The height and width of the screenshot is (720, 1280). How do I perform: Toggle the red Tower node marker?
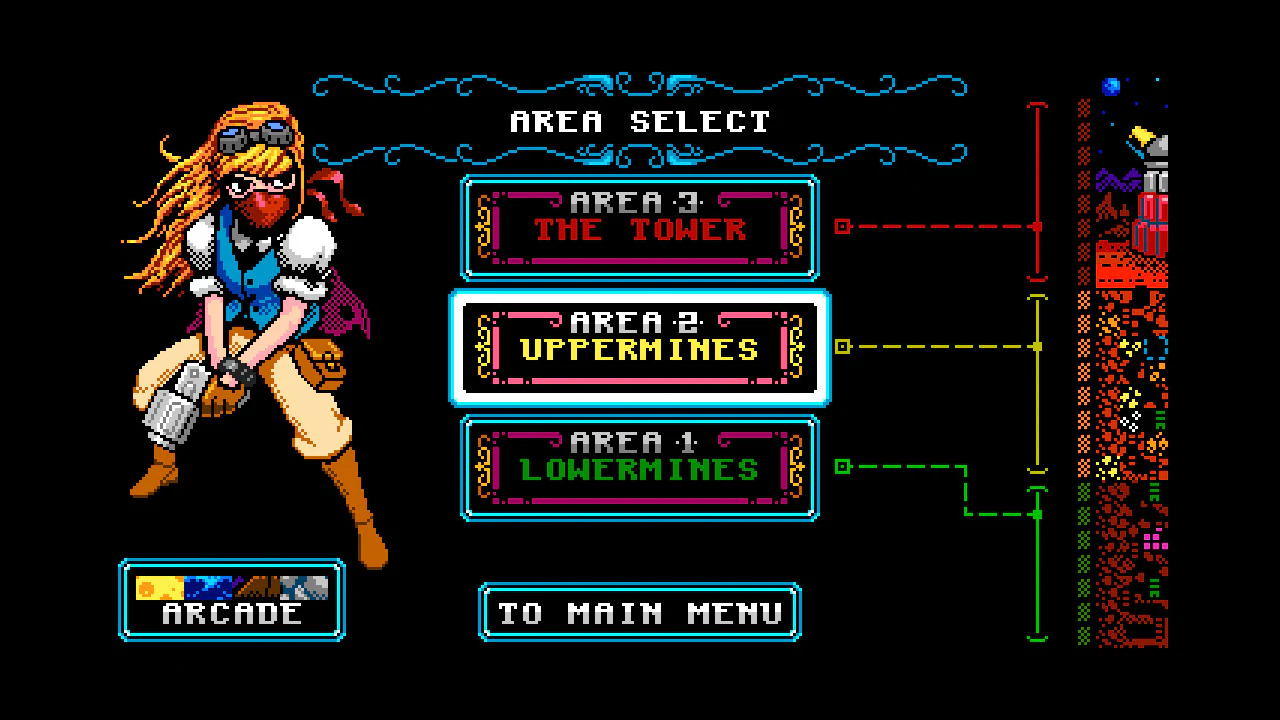tap(843, 227)
